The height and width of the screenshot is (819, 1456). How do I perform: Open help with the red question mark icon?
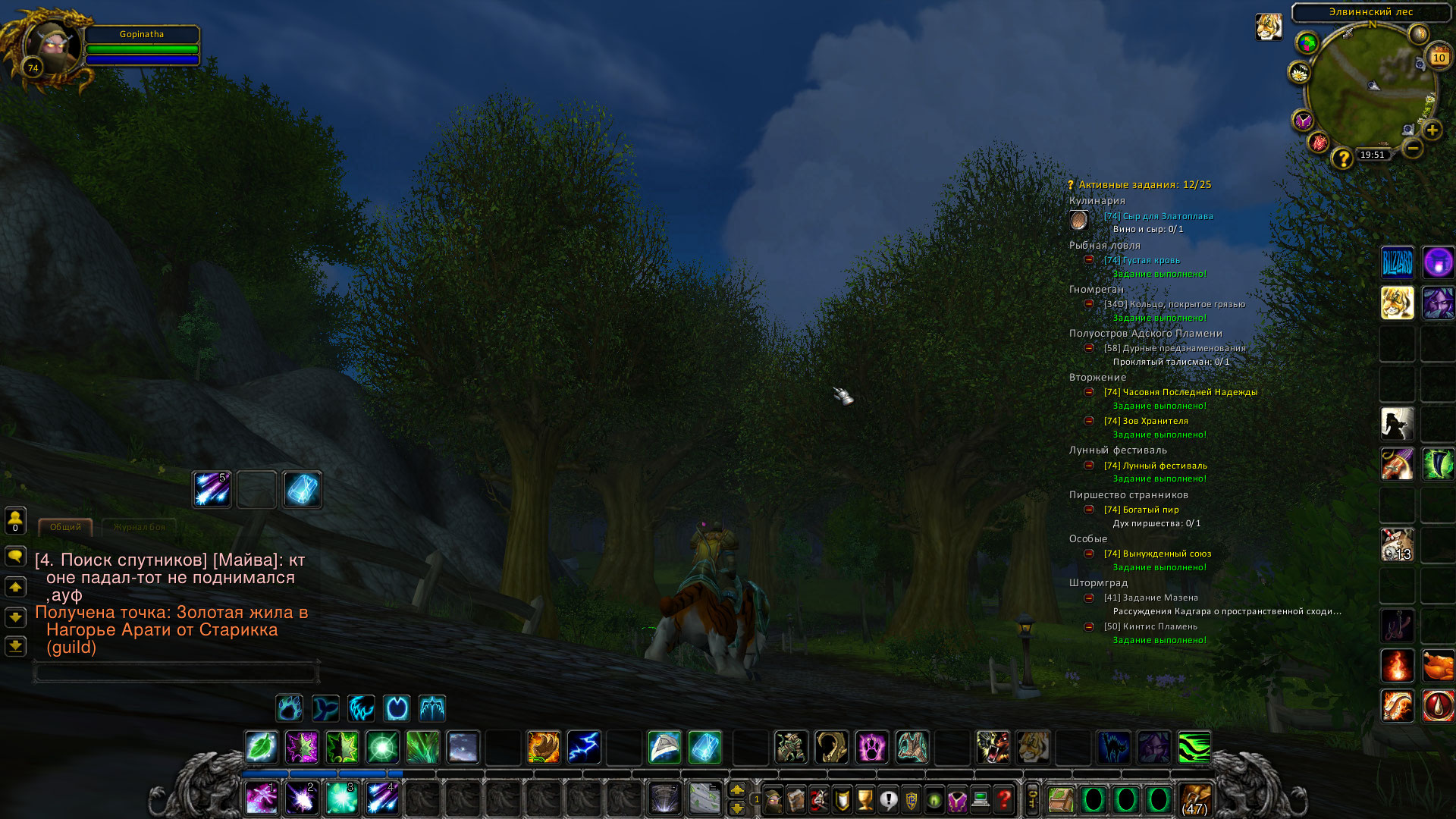click(x=1003, y=800)
